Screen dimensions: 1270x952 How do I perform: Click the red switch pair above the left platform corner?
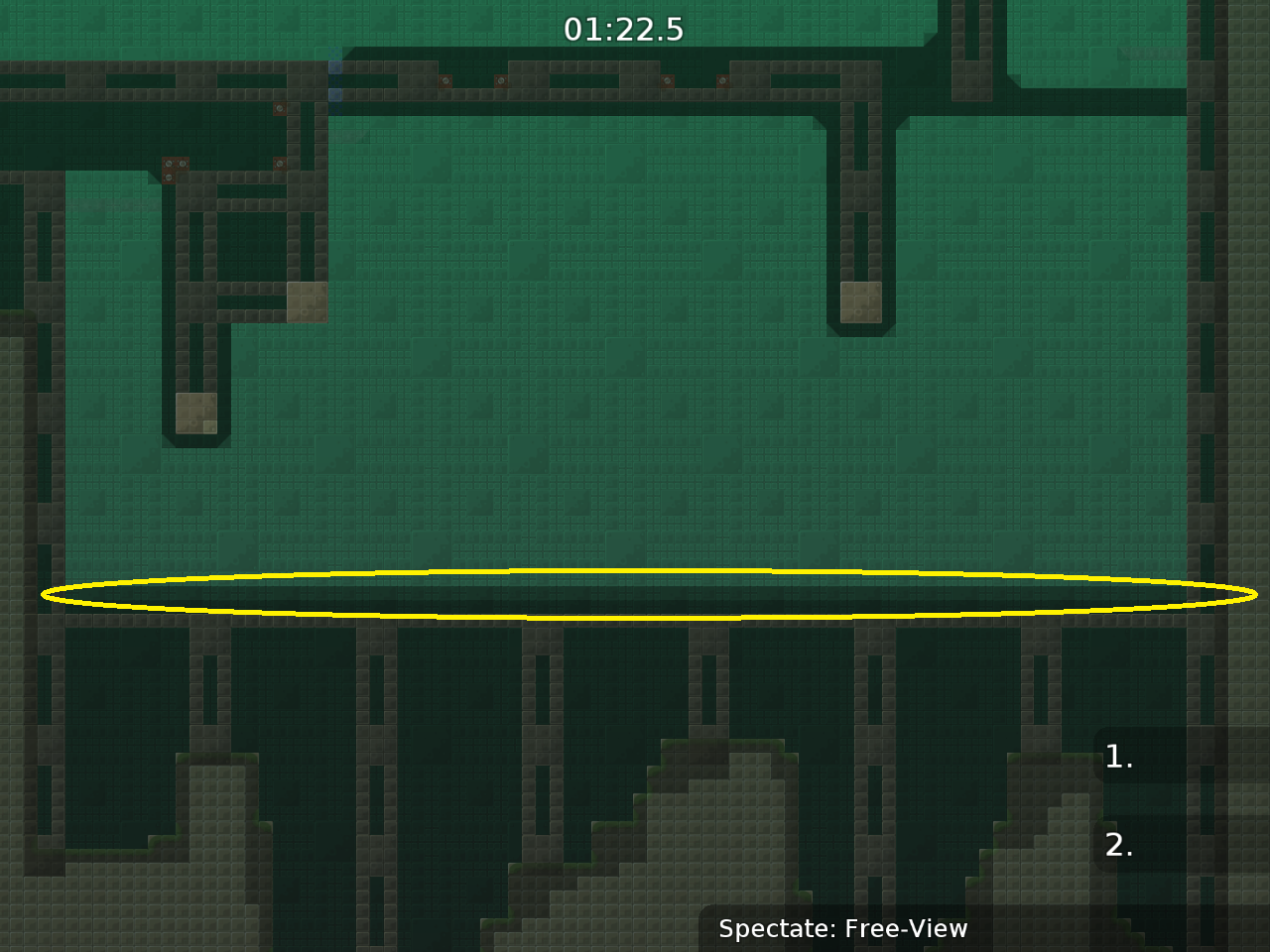click(175, 164)
